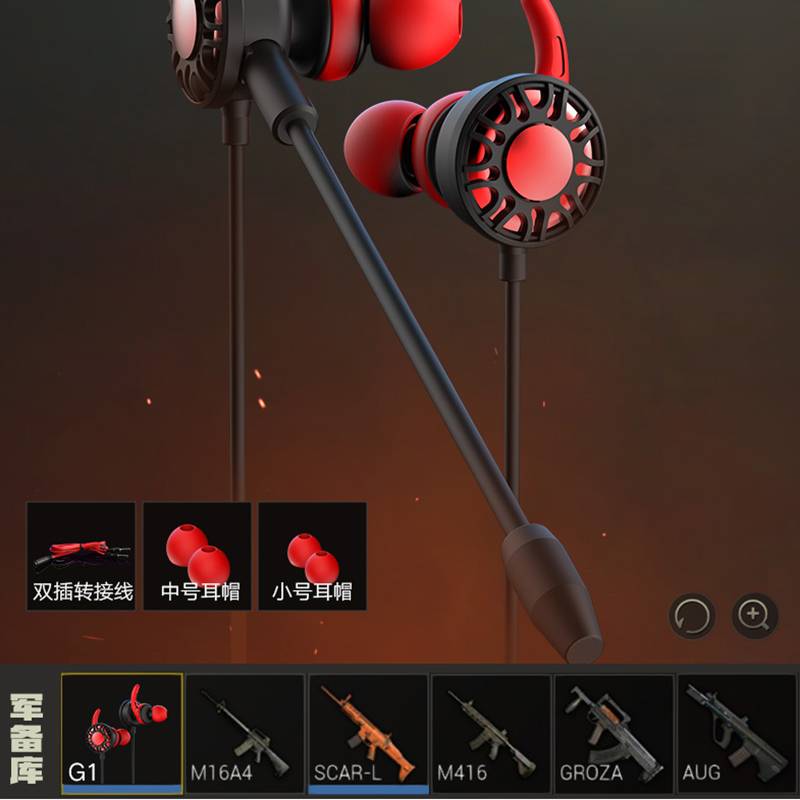Activate the magnifier zoom-in button

pos(754,615)
